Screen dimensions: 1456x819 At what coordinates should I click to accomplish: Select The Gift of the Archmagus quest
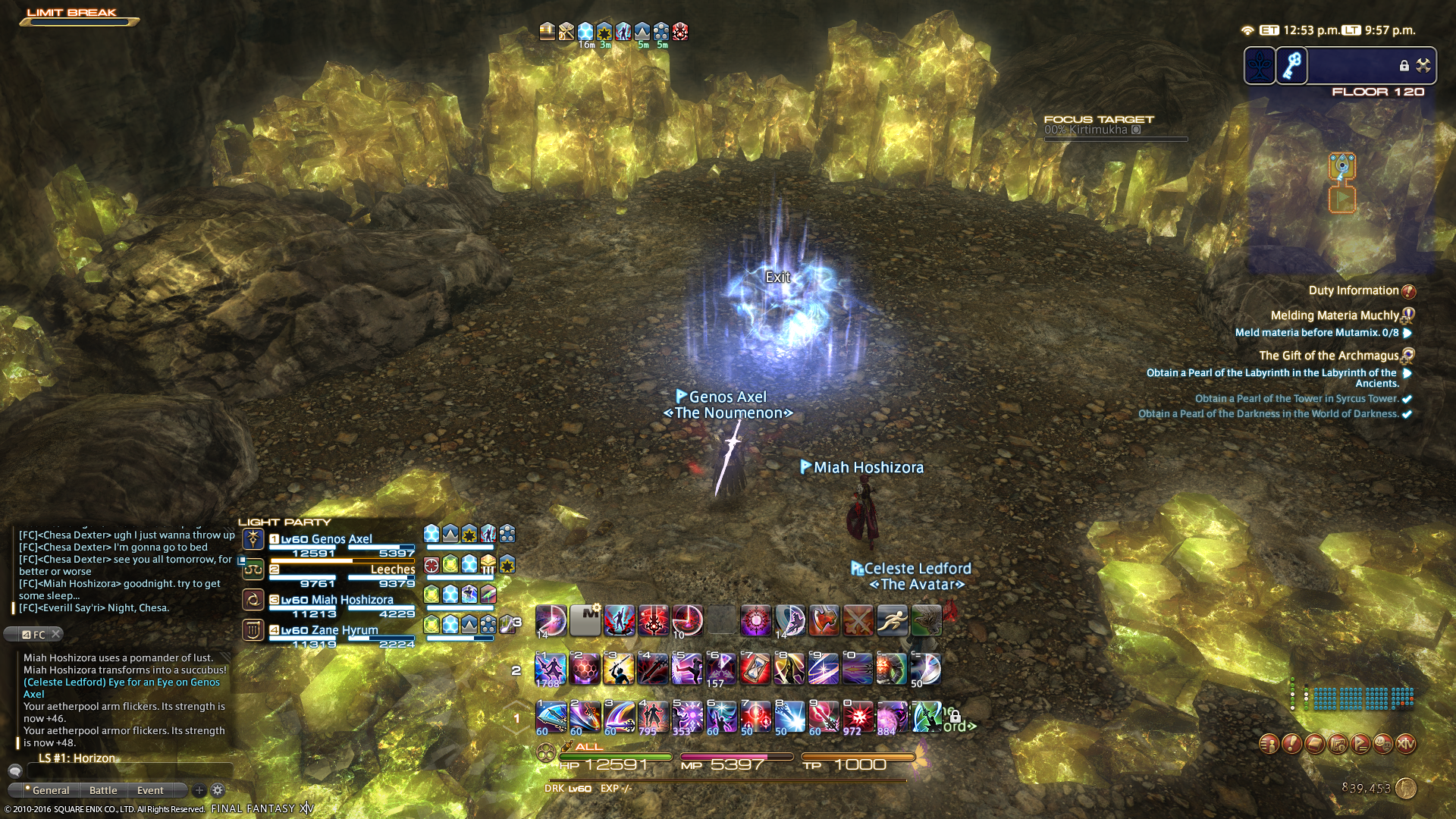1329,356
